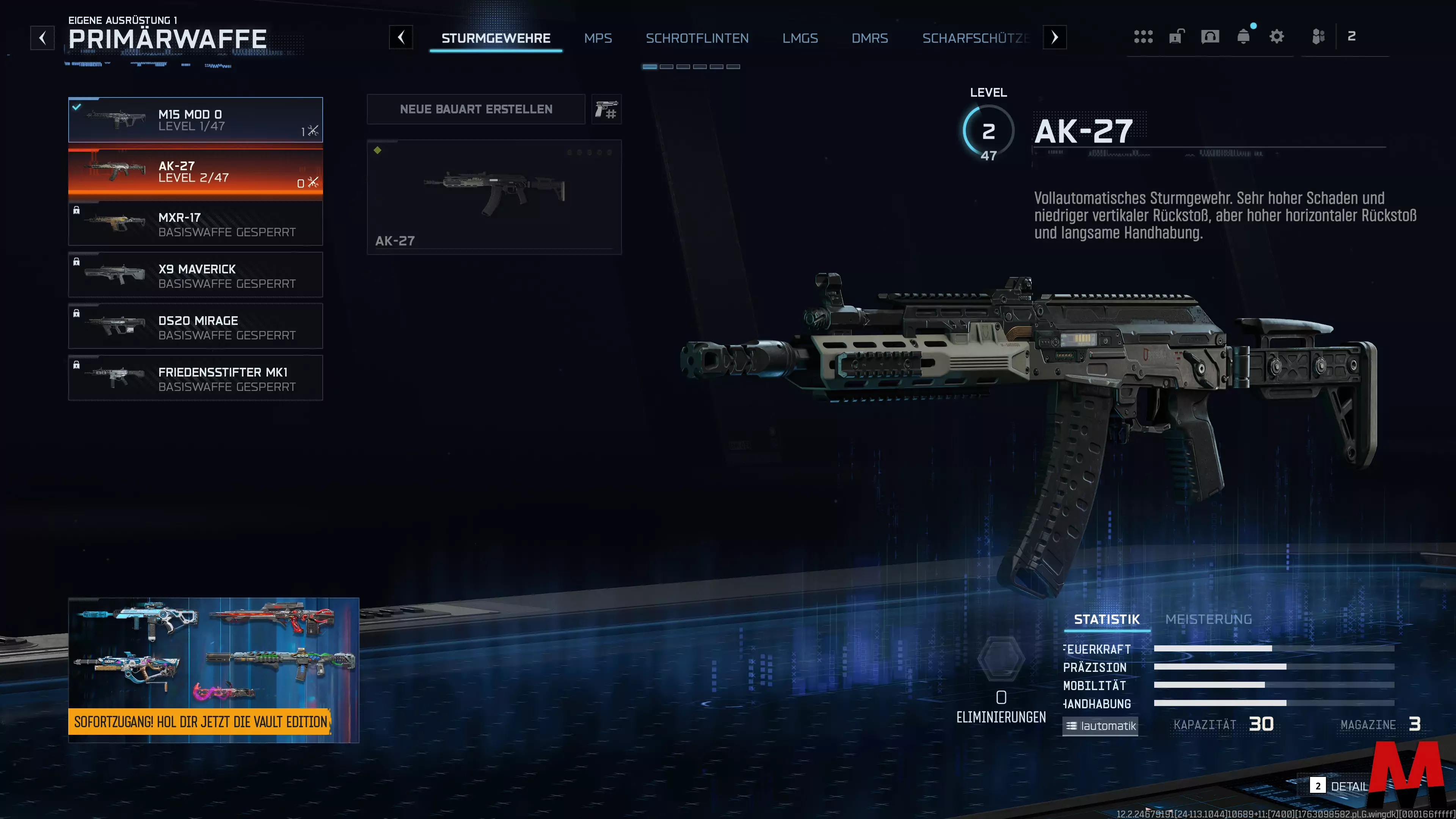Select the AK-27 build thumbnail
The width and height of the screenshot is (1456, 819).
[x=494, y=197]
